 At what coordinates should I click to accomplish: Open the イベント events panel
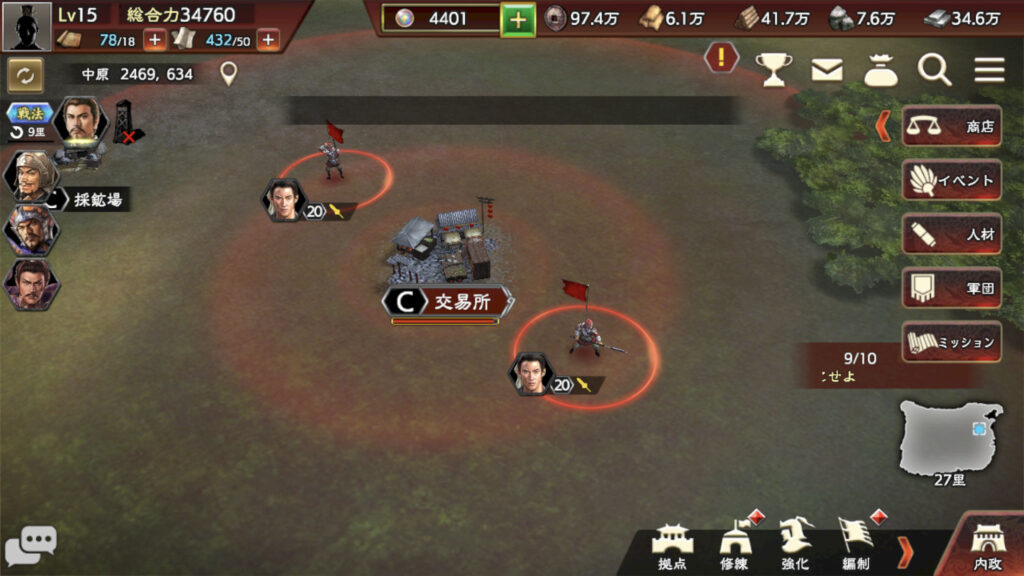point(951,180)
